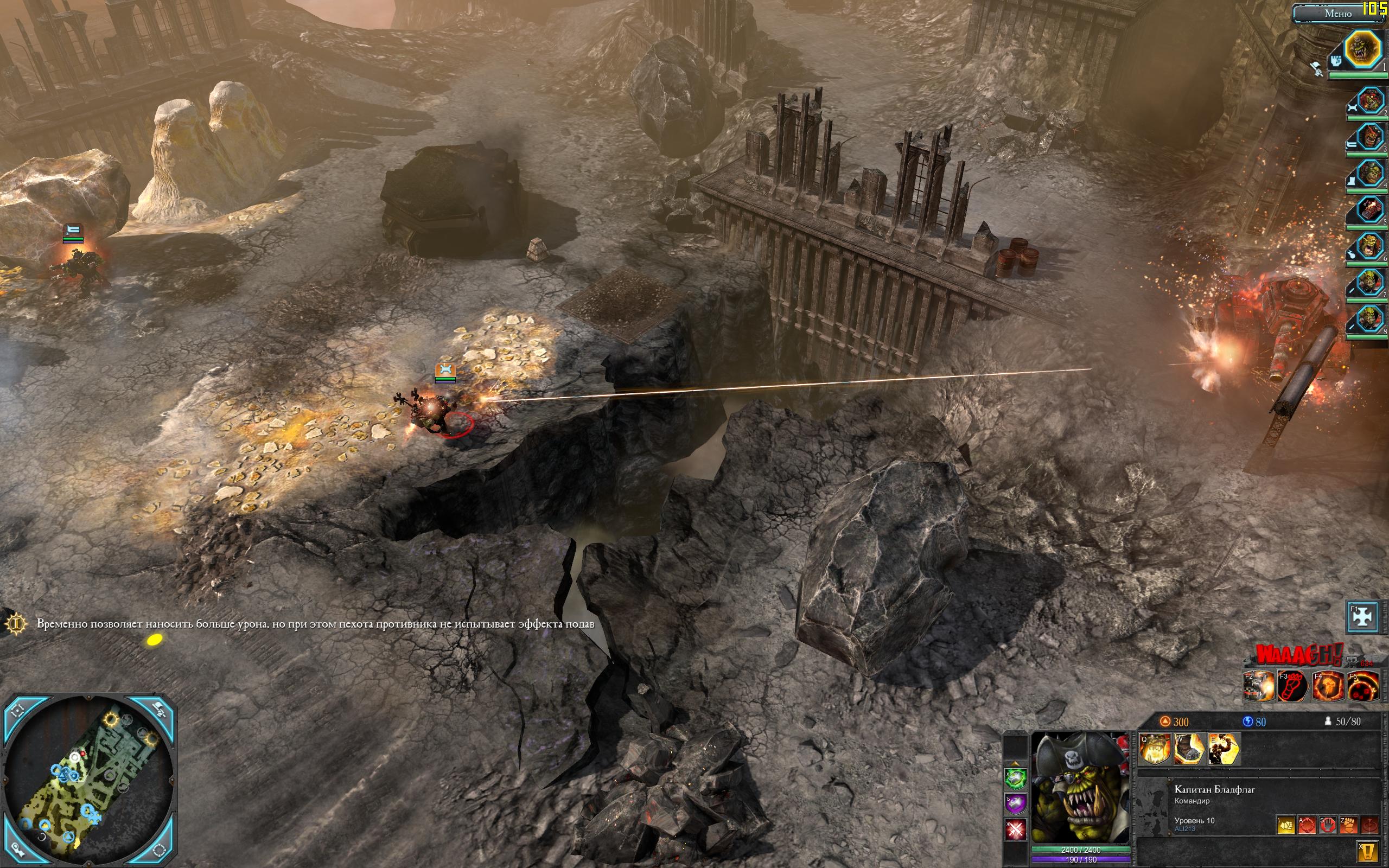This screenshot has height=868, width=1389.
Task: Toggle the crossed swords melee stance icon
Action: (x=1015, y=829)
